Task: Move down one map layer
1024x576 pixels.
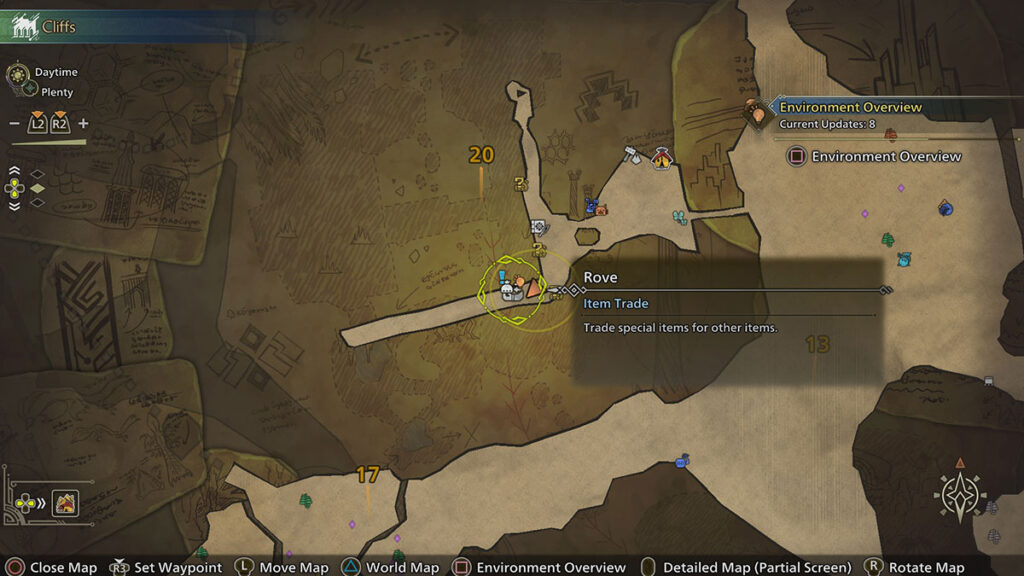Action: (14, 205)
